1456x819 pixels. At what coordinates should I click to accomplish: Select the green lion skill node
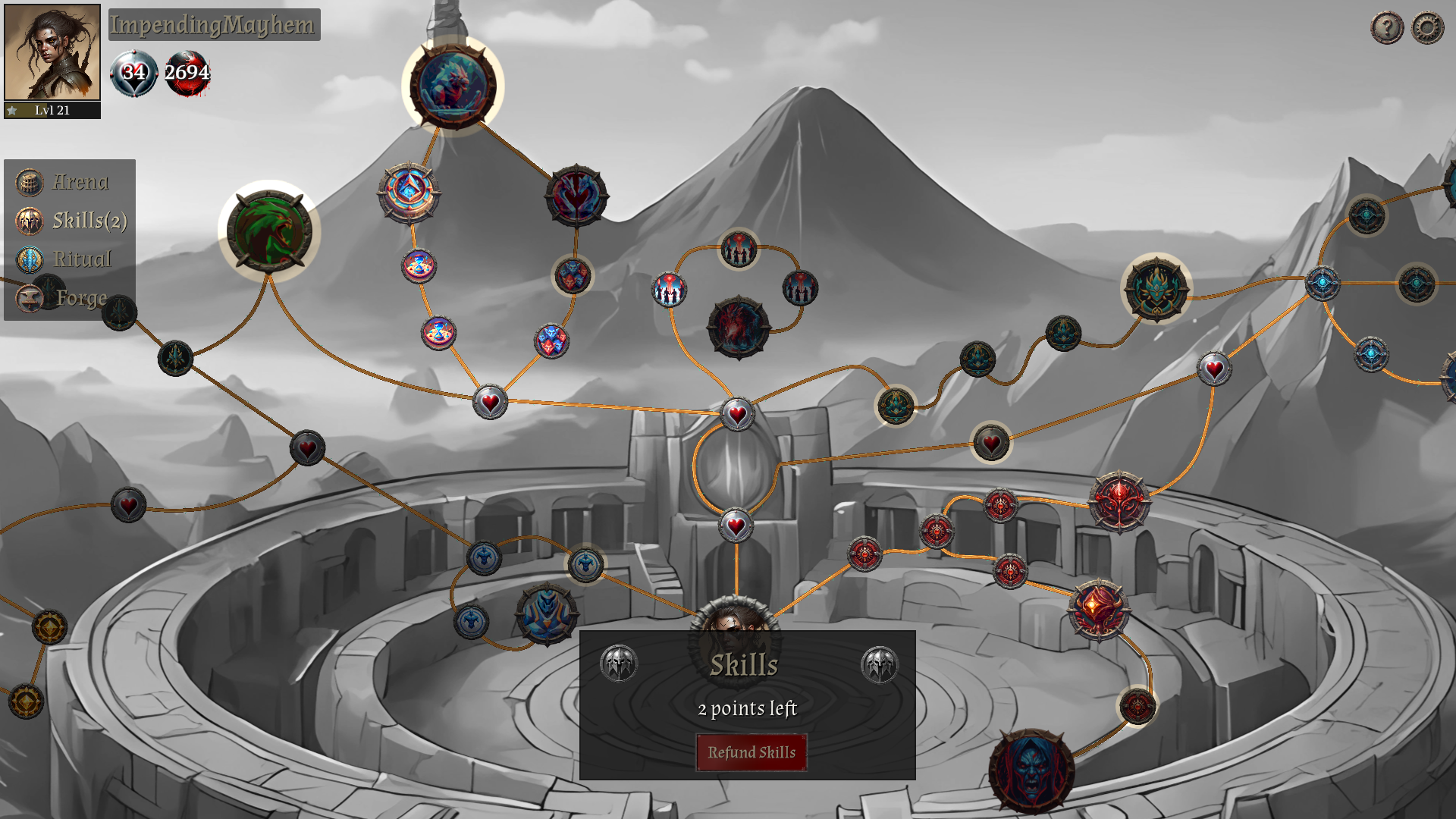pos(269,231)
